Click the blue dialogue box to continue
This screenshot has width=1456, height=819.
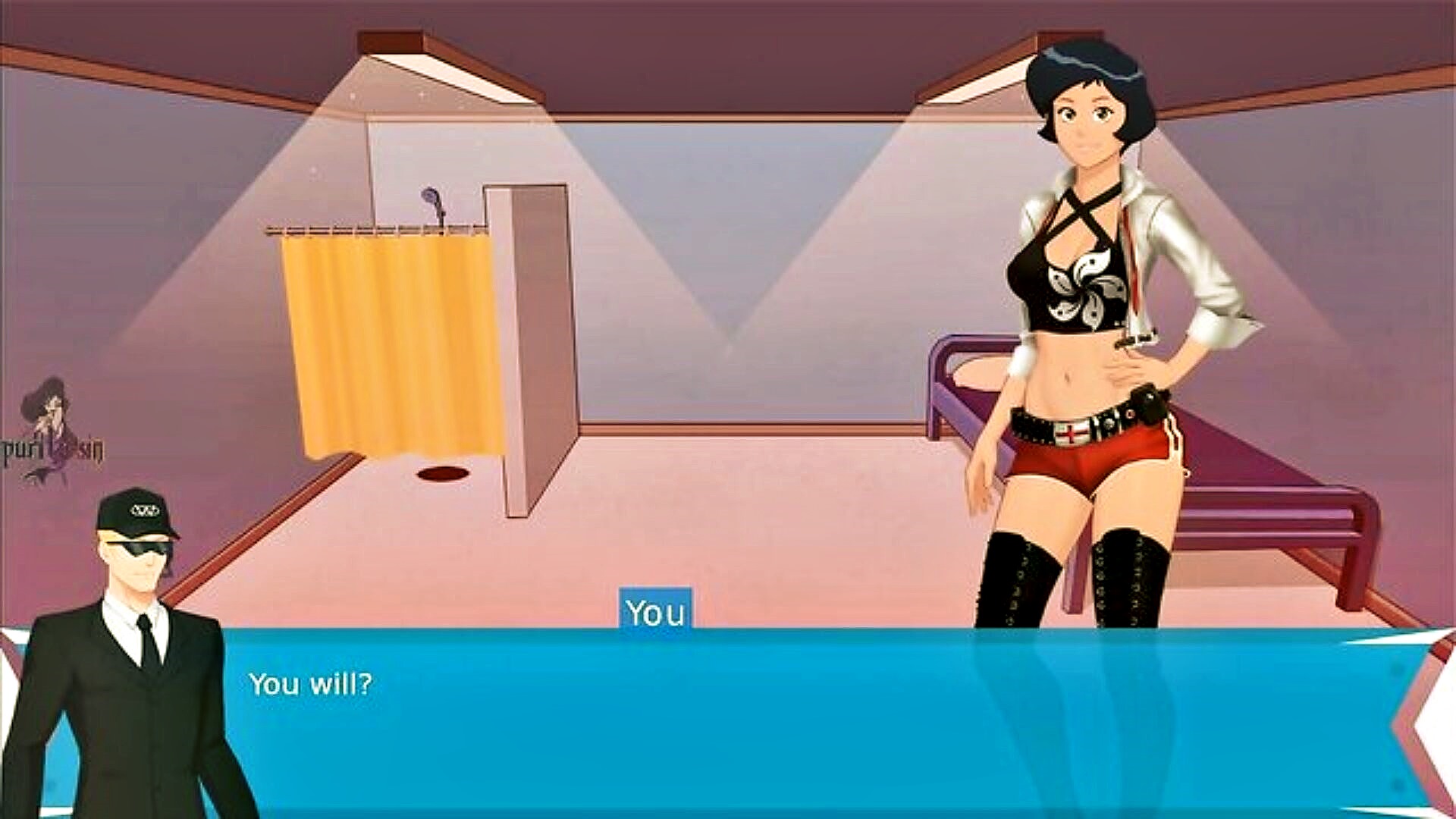758,720
